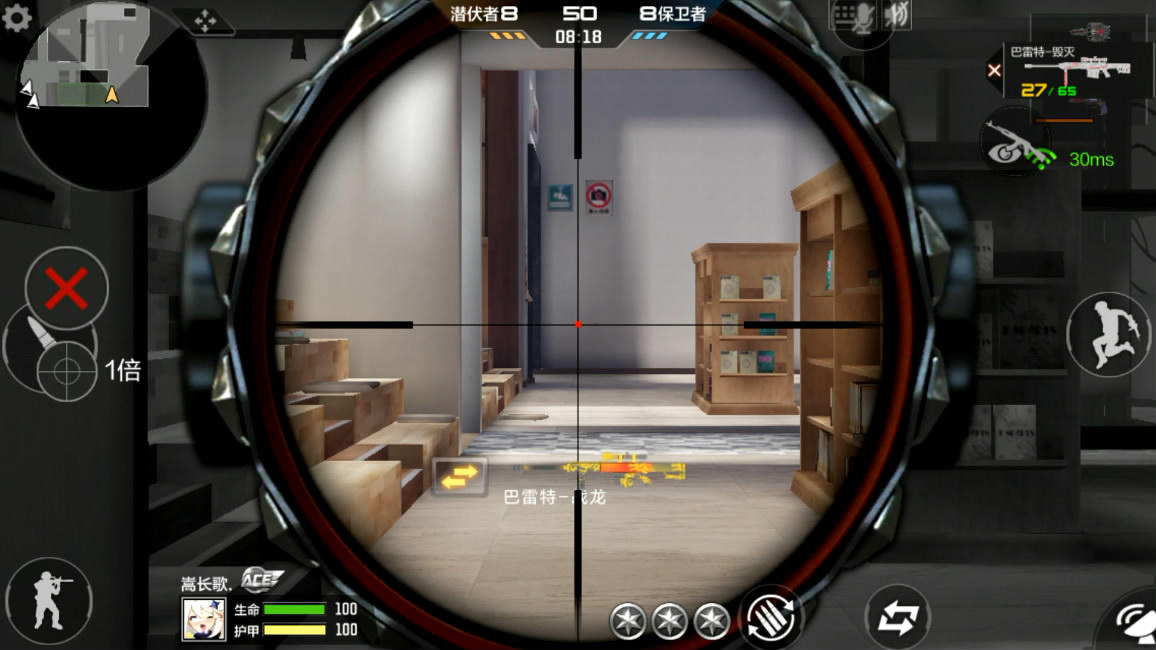Close the weapon panel with the X
This screenshot has width=1156, height=650.
click(994, 70)
